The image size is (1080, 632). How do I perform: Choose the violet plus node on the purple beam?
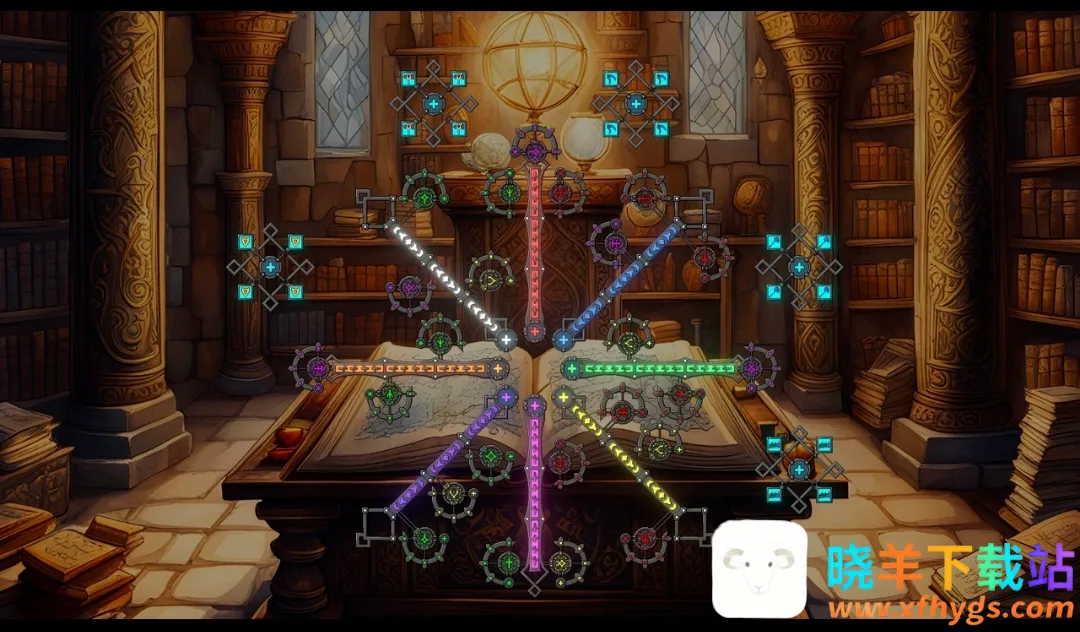click(x=506, y=398)
